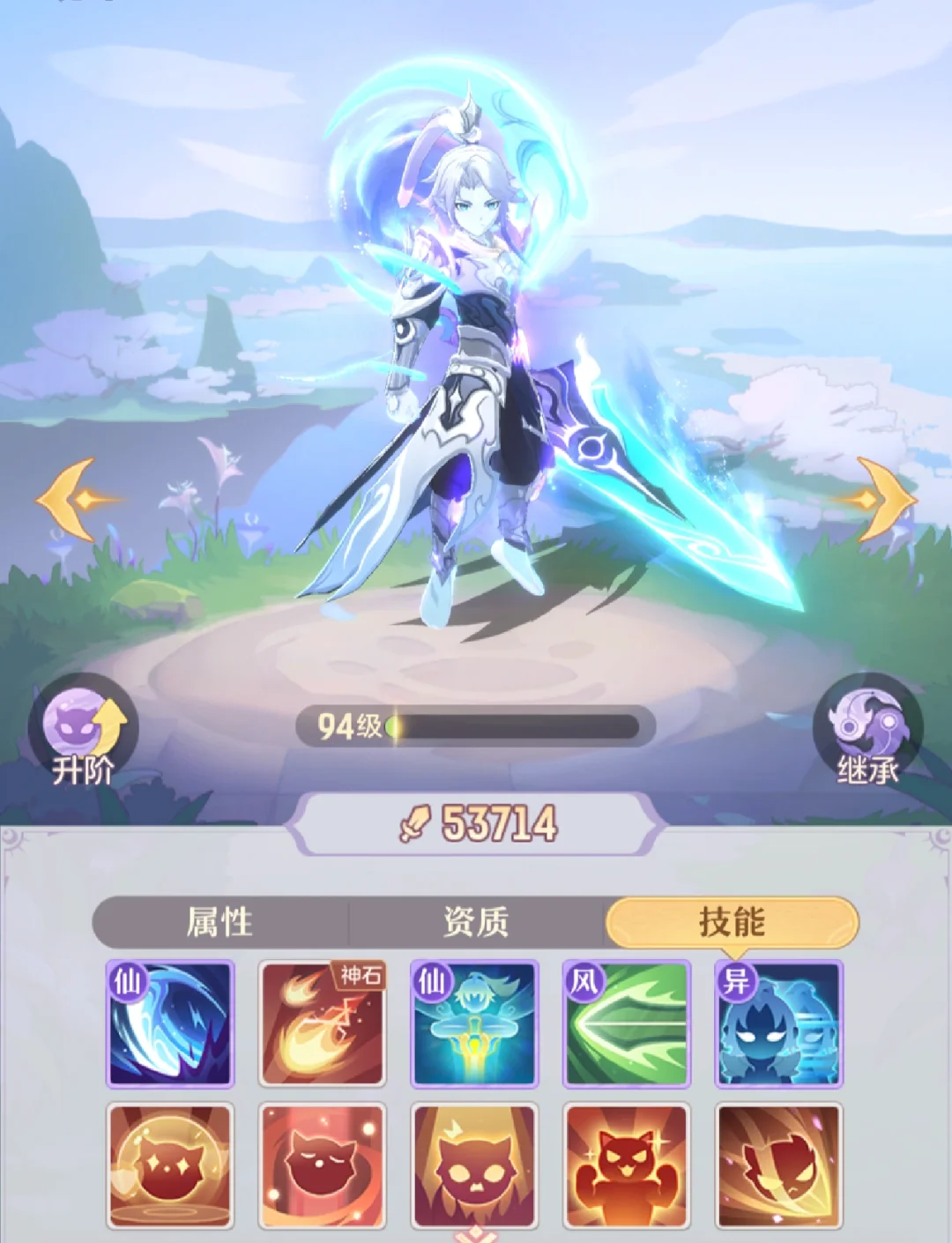
Task: Expand the skill list with bottom arrow
Action: pyautogui.click(x=475, y=1234)
